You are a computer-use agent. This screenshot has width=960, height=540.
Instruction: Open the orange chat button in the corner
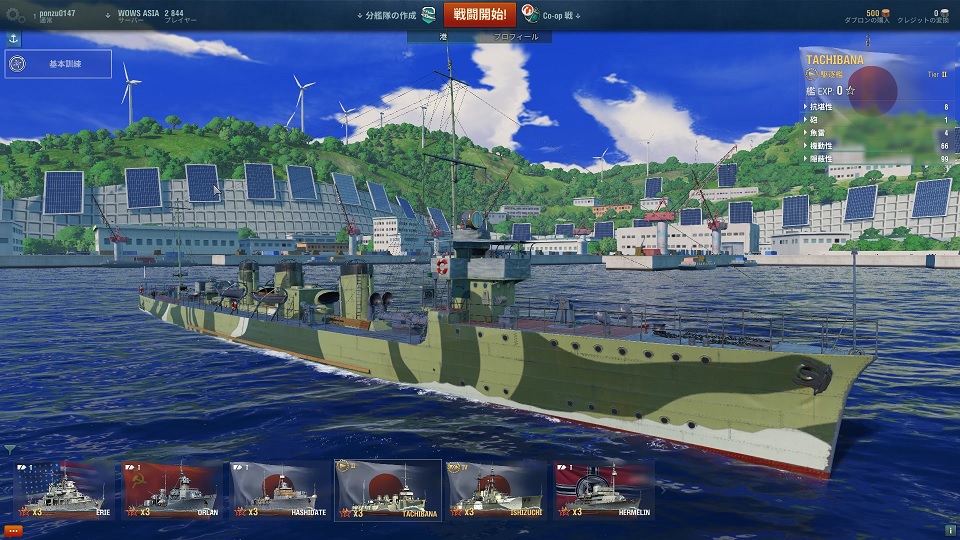[12, 530]
